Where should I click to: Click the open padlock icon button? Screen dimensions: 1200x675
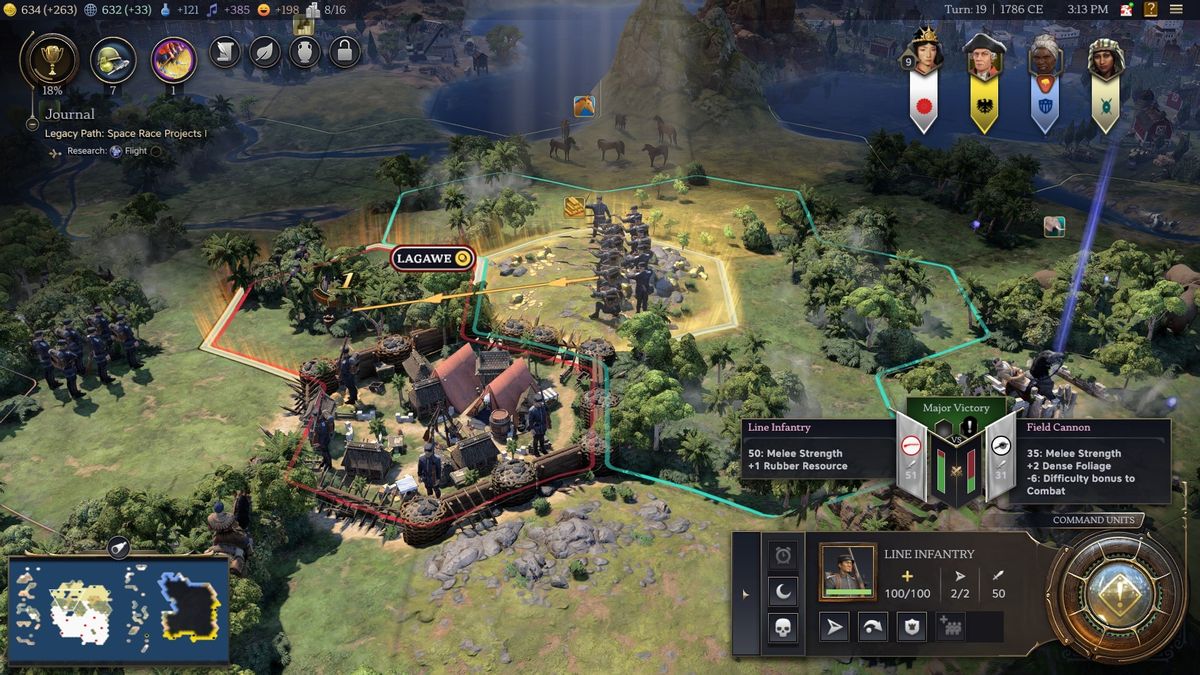click(x=345, y=51)
